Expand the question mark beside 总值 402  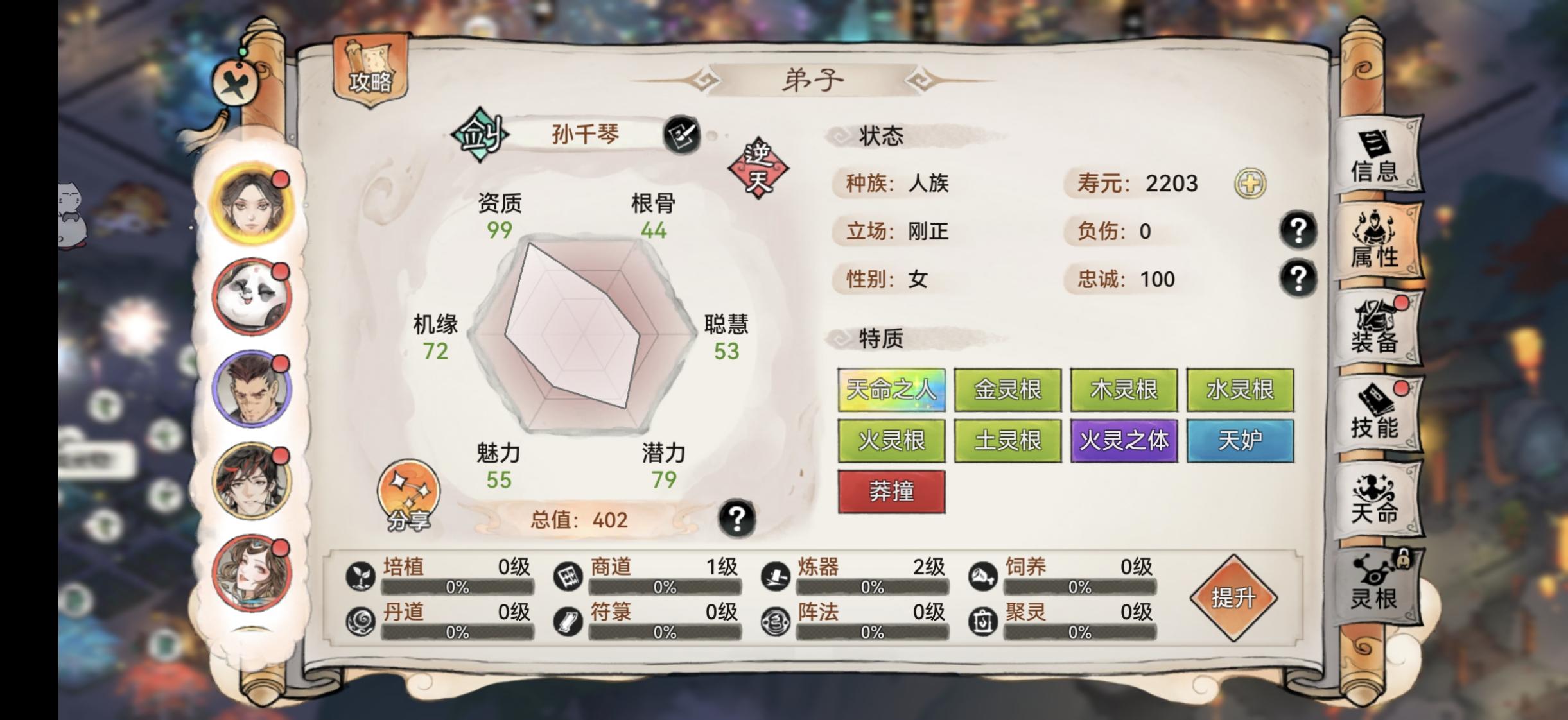point(736,520)
